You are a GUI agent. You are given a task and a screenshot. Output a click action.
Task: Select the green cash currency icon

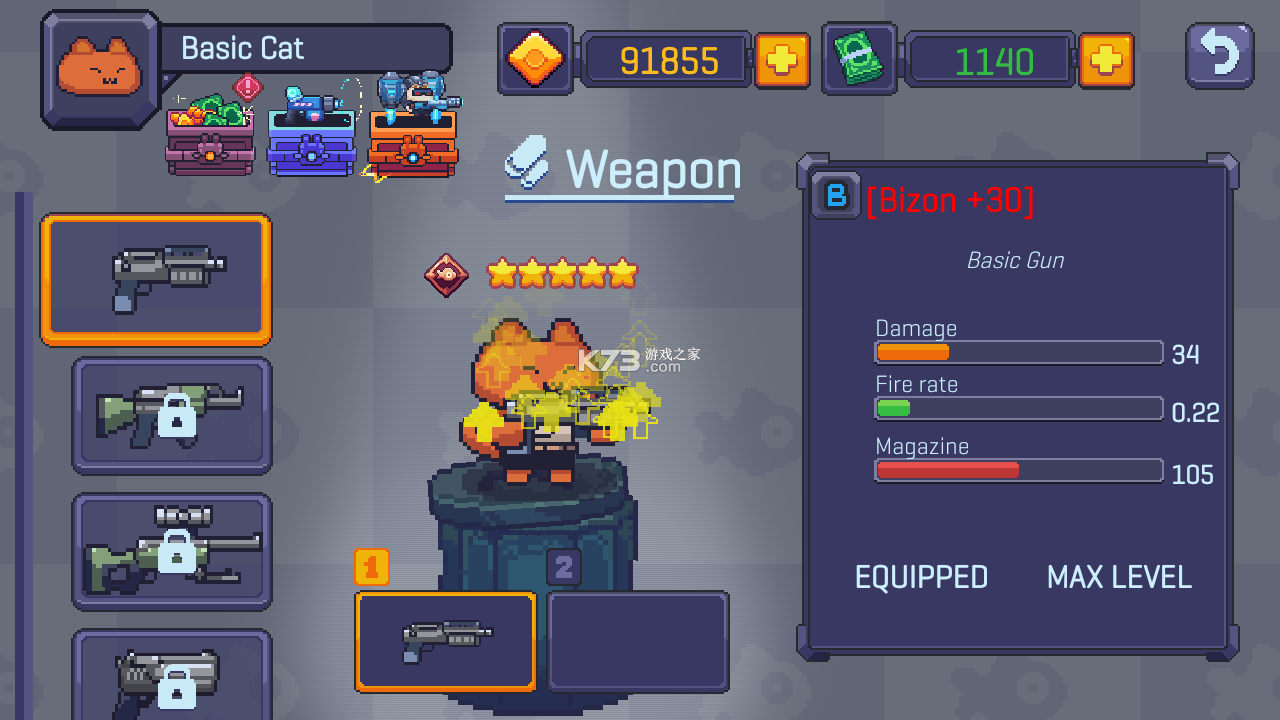858,59
